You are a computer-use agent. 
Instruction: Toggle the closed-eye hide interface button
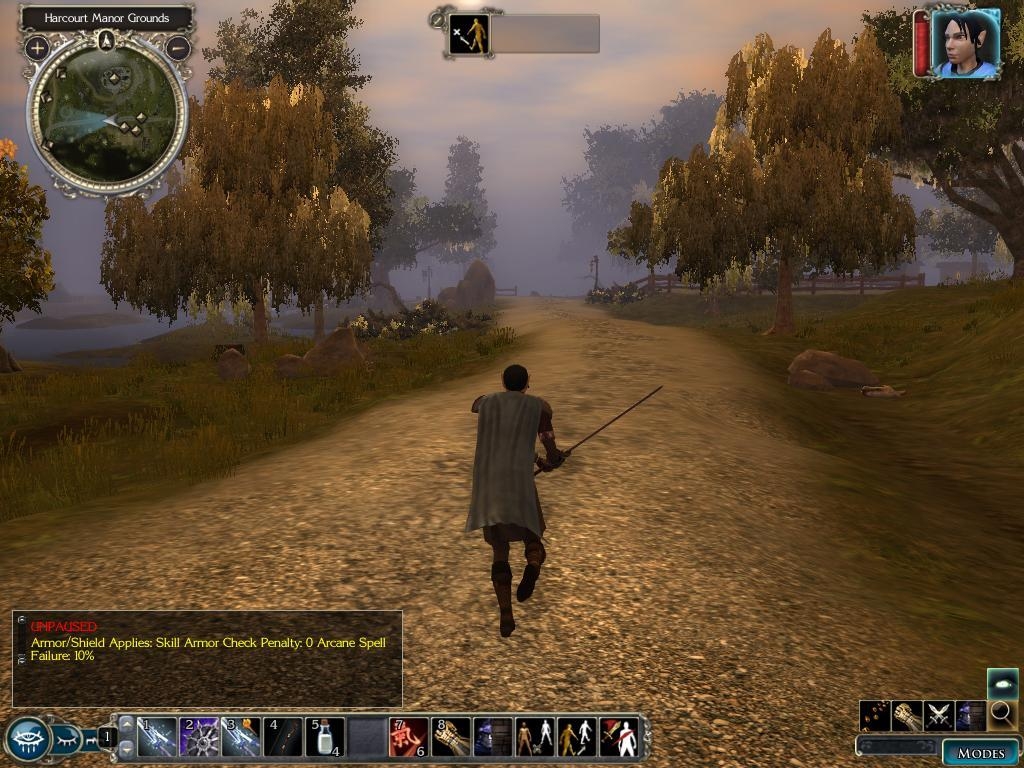click(x=65, y=740)
